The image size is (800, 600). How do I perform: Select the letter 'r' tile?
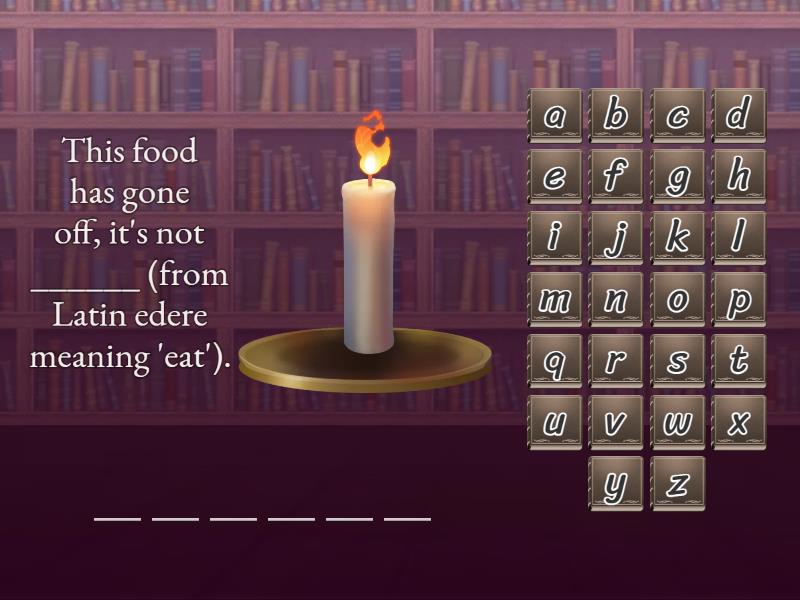click(616, 361)
